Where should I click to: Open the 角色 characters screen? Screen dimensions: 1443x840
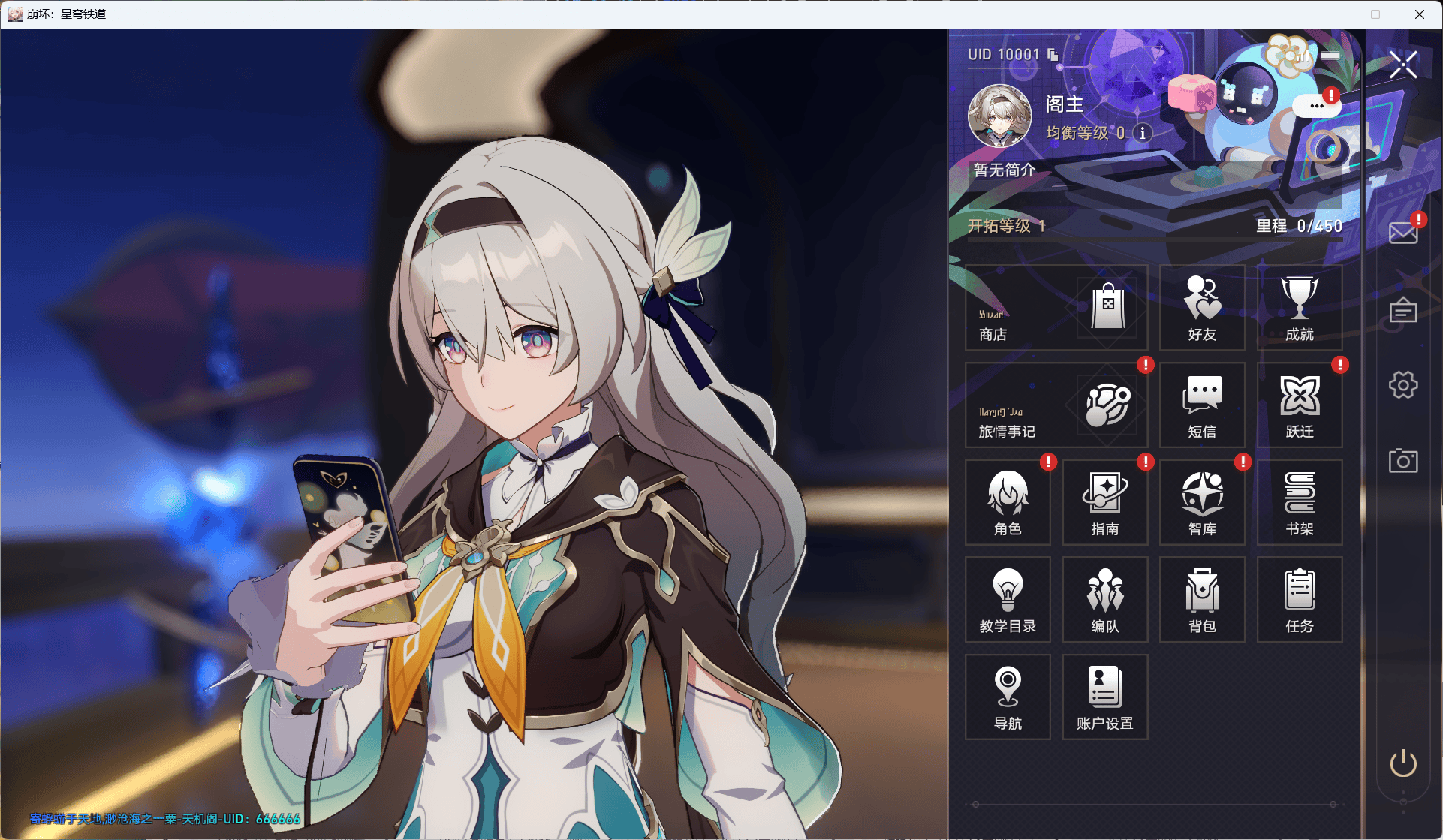coord(1008,502)
